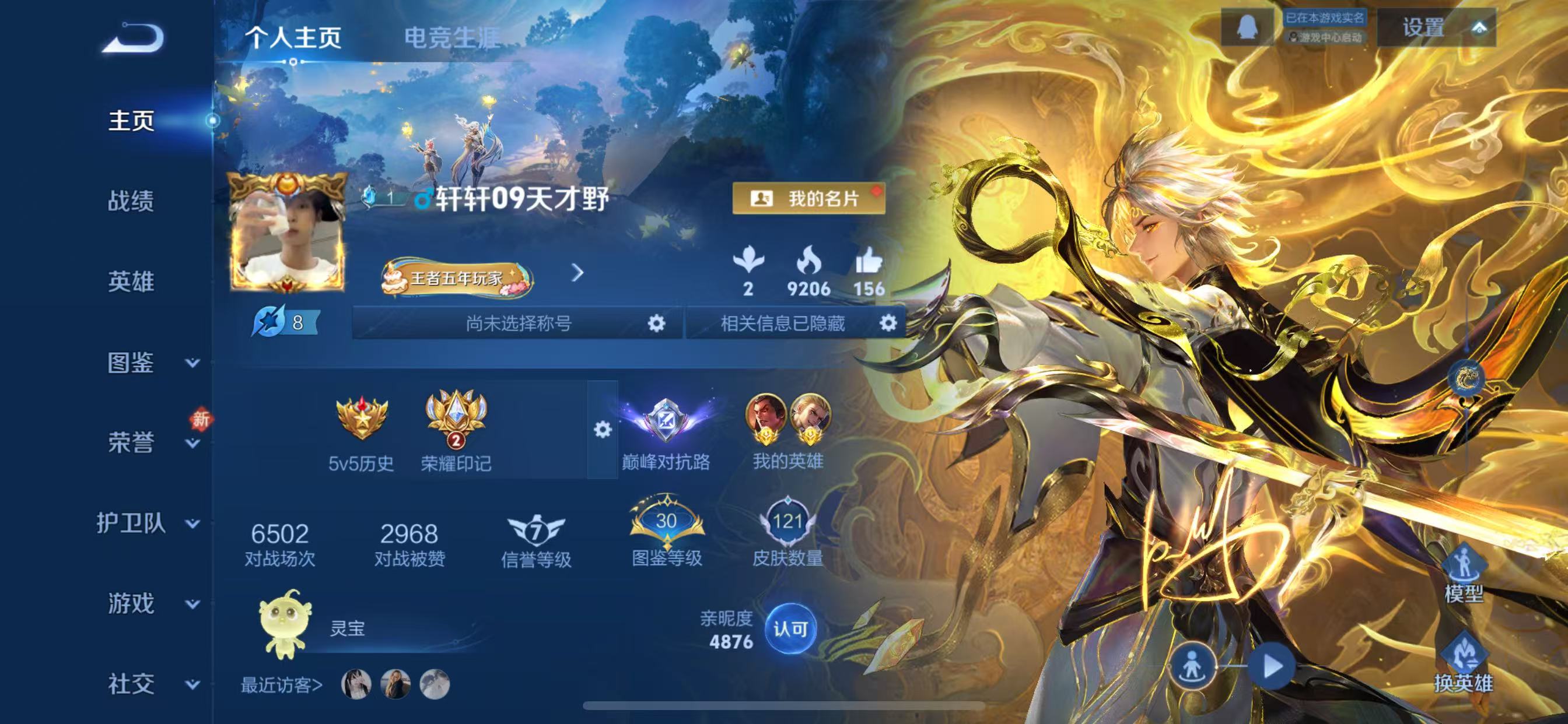Go back with the return arrow

click(x=134, y=38)
